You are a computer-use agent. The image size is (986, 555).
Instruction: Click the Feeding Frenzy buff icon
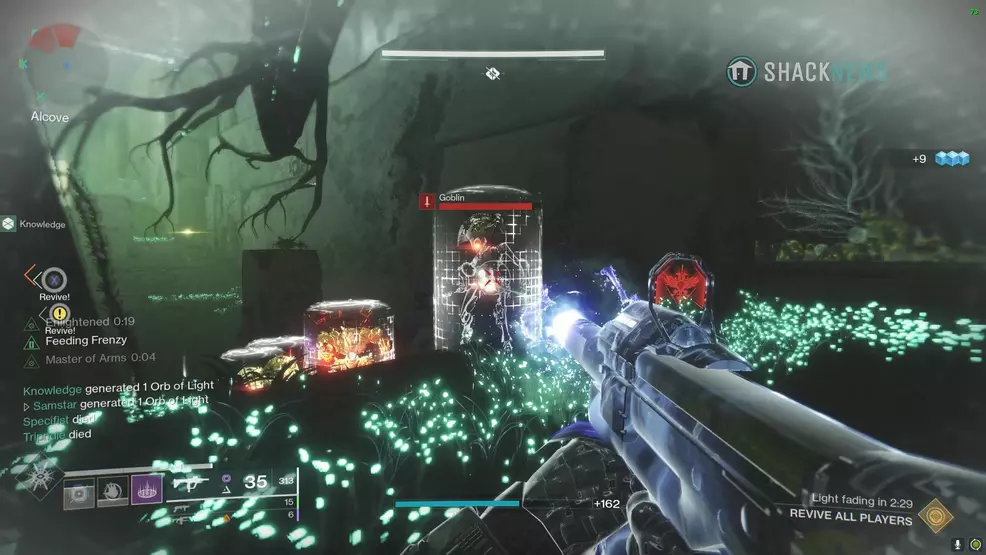31,341
